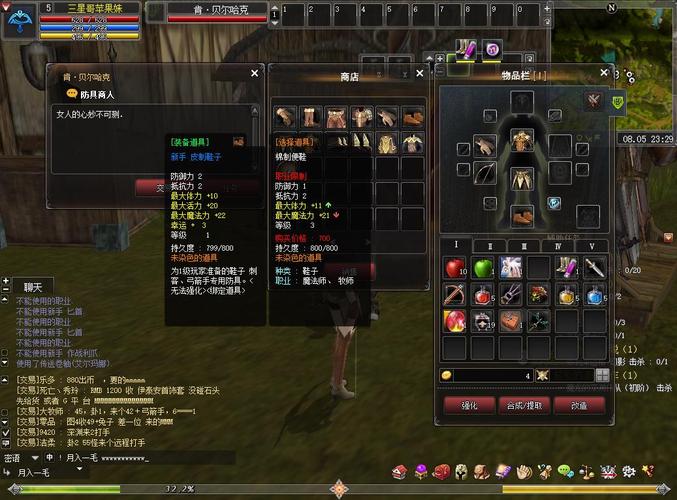Switch to inventory tab V
Image resolution: width=677 pixels, height=500 pixels.
coord(591,246)
